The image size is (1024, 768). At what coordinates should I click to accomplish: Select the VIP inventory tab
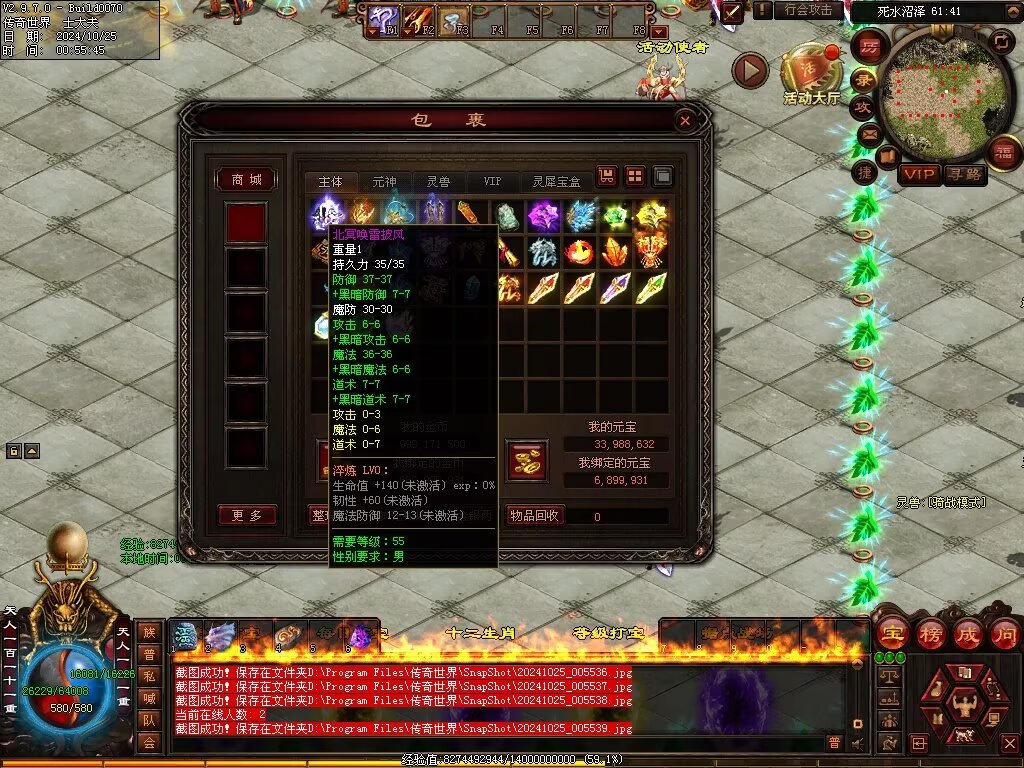(x=492, y=182)
